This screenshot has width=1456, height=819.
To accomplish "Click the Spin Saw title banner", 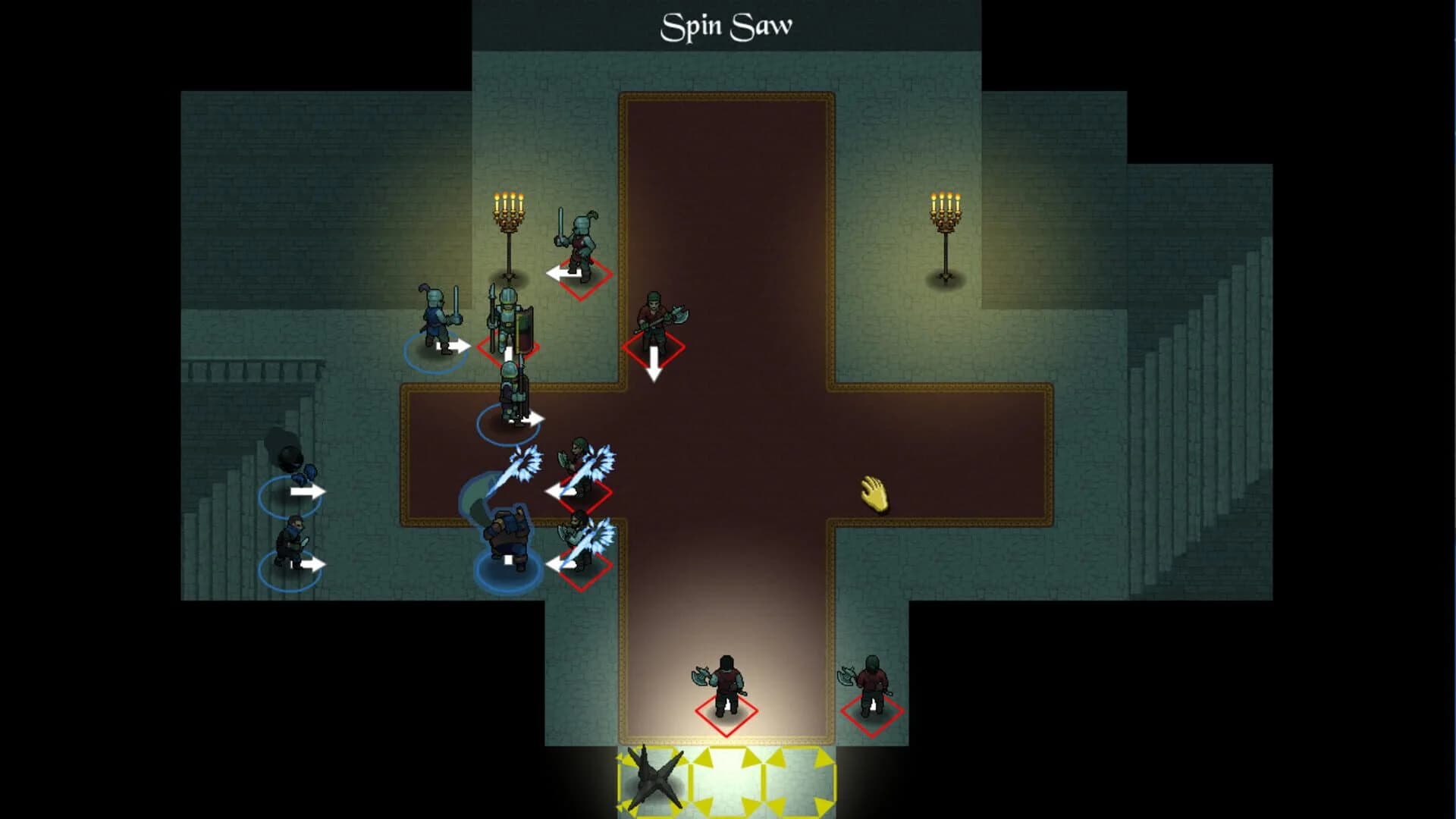I will click(x=728, y=24).
